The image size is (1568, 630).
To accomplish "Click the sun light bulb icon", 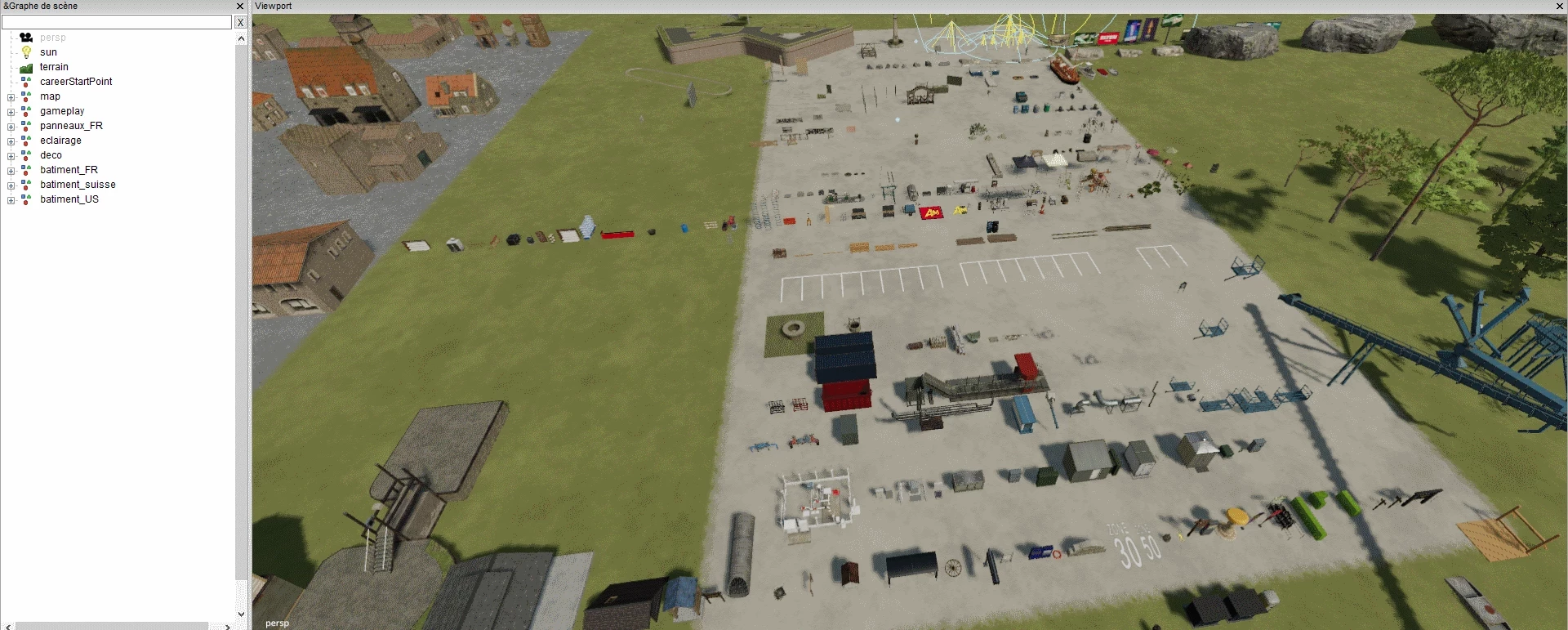I will pyautogui.click(x=27, y=52).
